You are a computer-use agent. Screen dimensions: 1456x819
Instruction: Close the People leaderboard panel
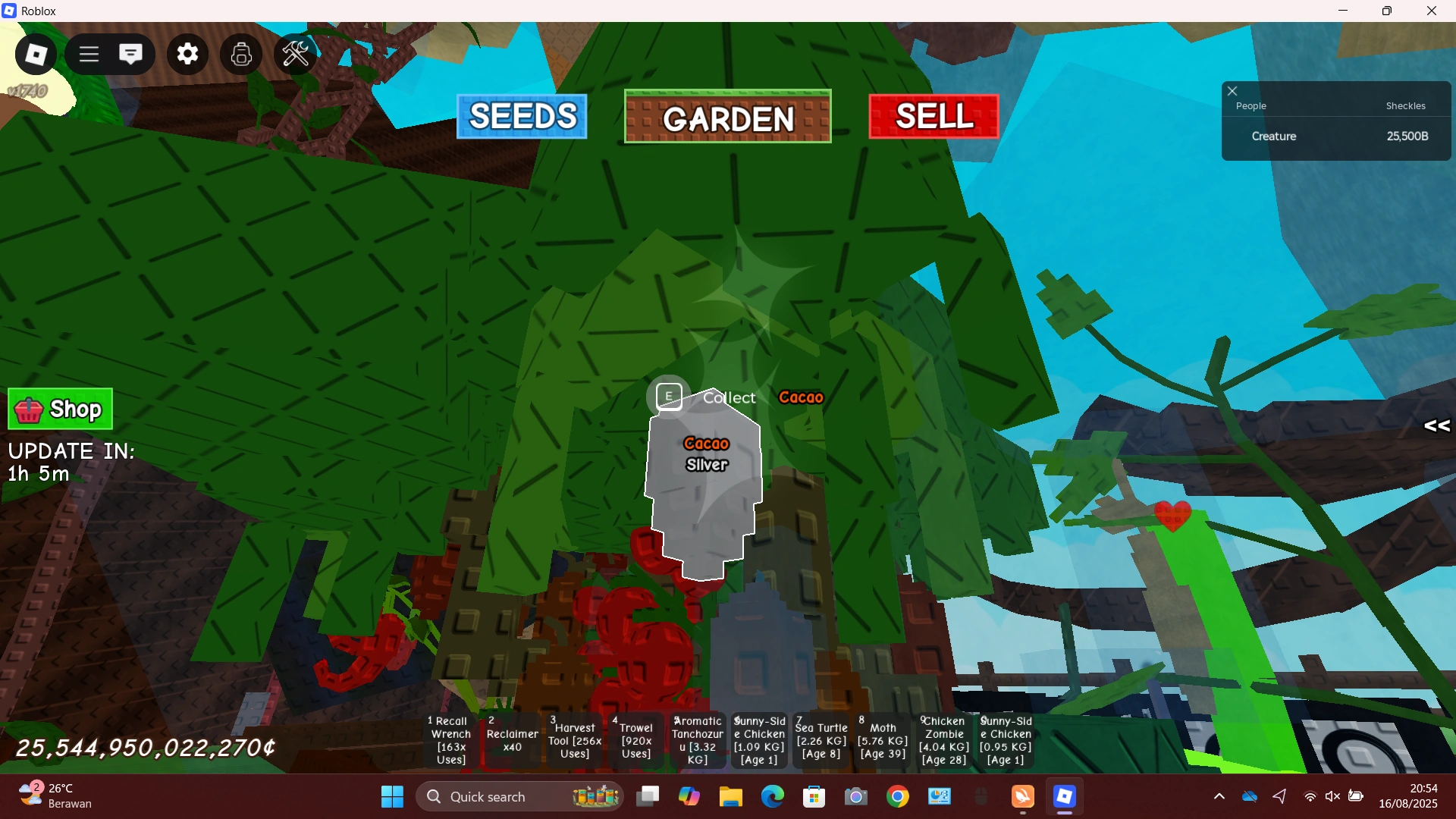pos(1232,90)
